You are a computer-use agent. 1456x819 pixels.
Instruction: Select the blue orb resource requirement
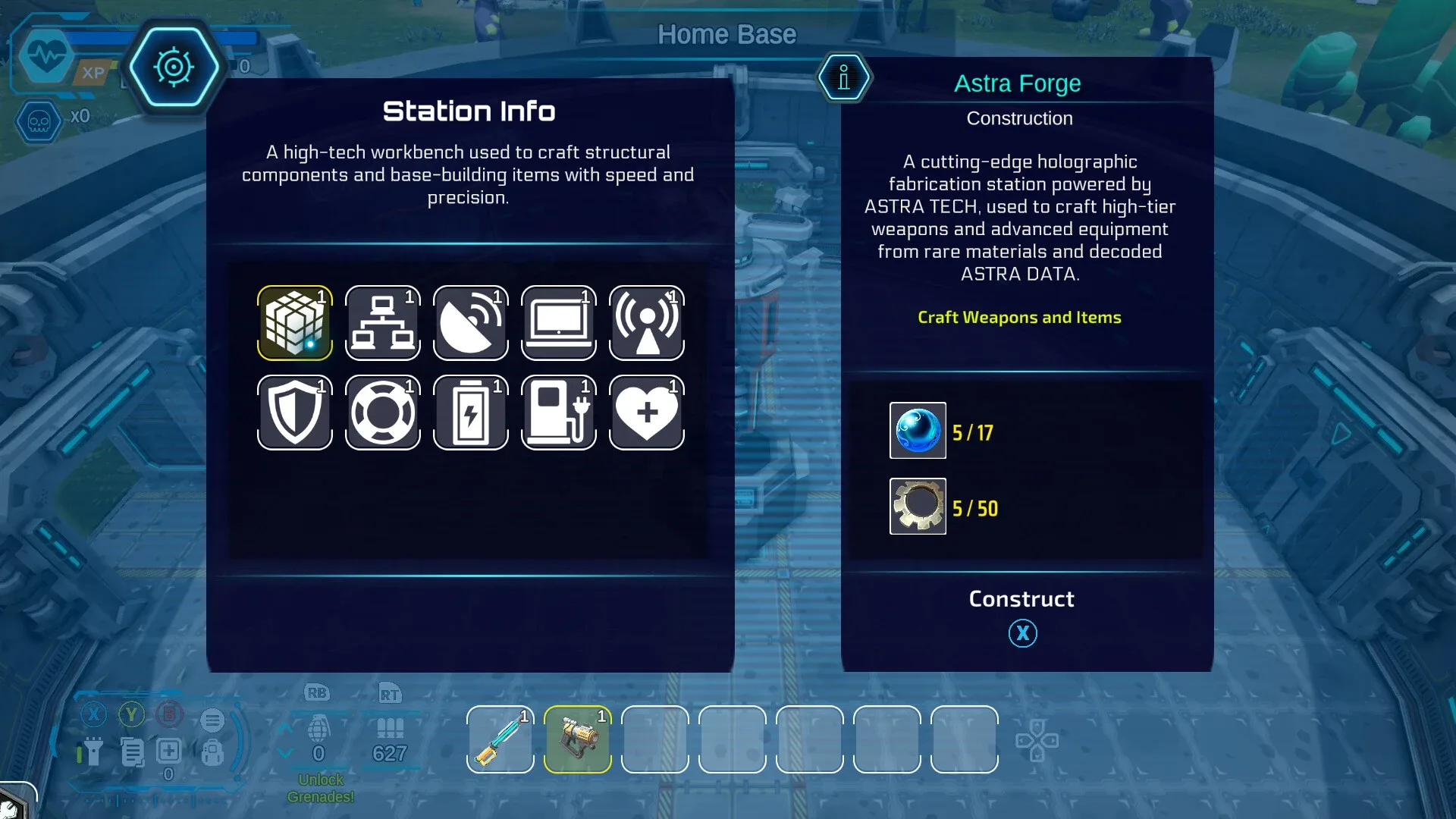click(918, 431)
